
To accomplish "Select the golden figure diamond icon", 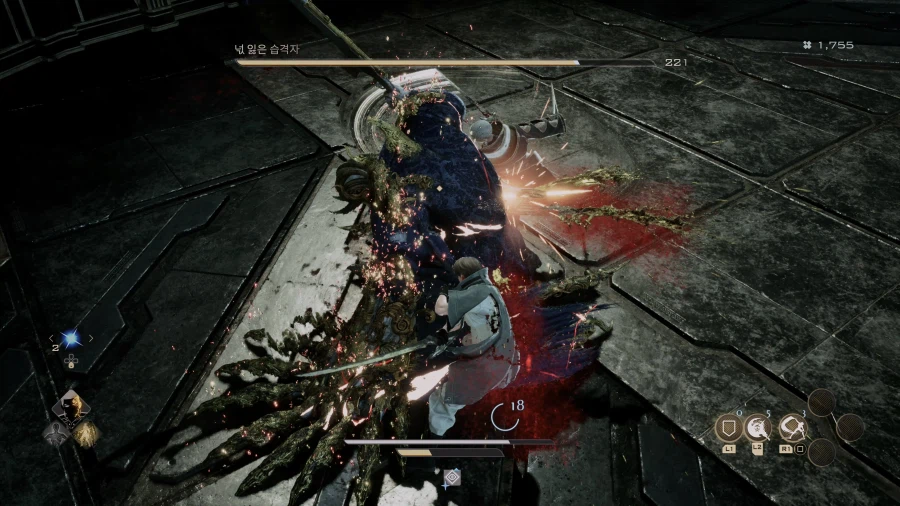I will click(86, 432).
